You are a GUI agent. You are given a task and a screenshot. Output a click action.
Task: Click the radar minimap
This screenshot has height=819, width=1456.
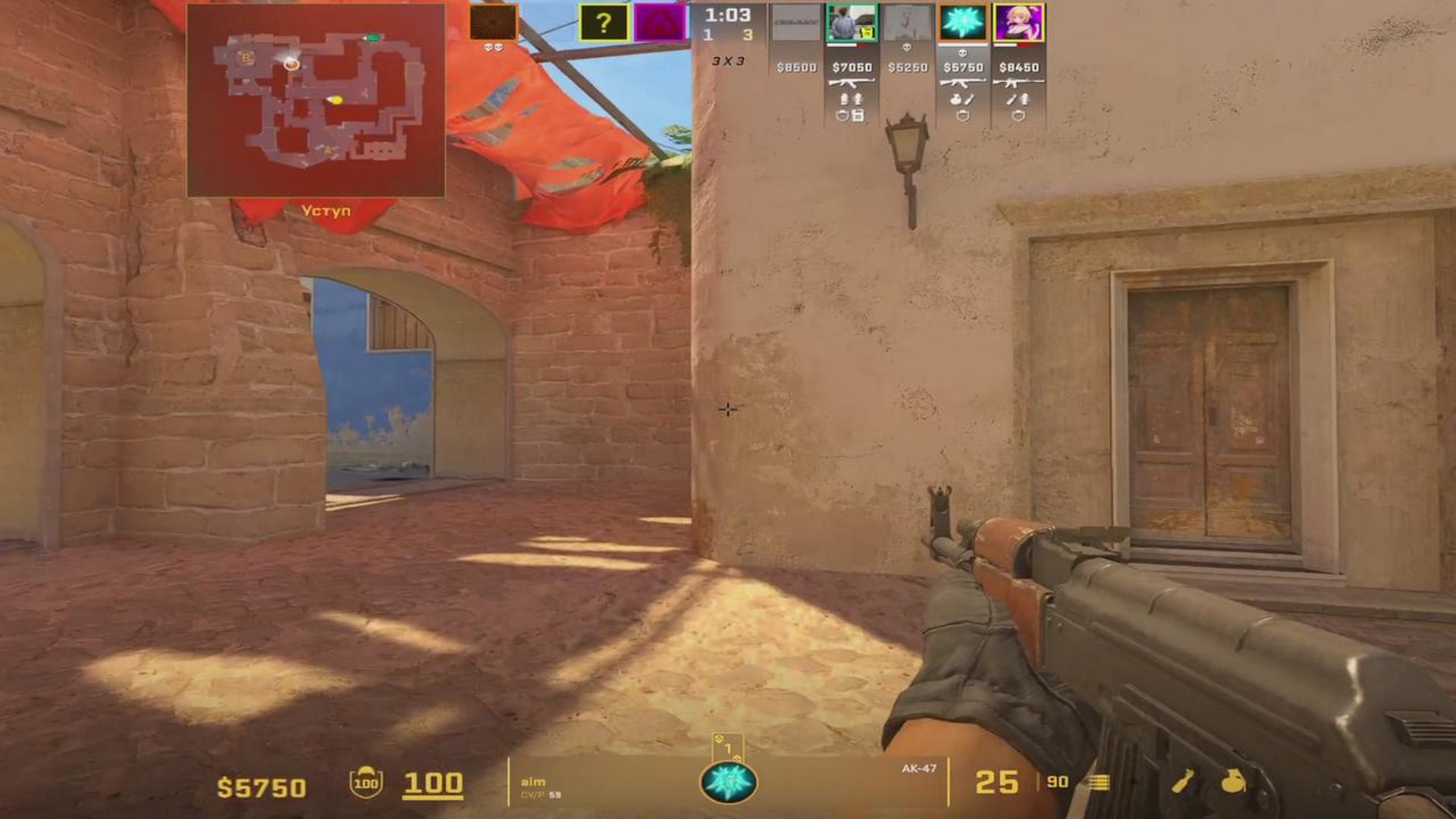pyautogui.click(x=315, y=100)
